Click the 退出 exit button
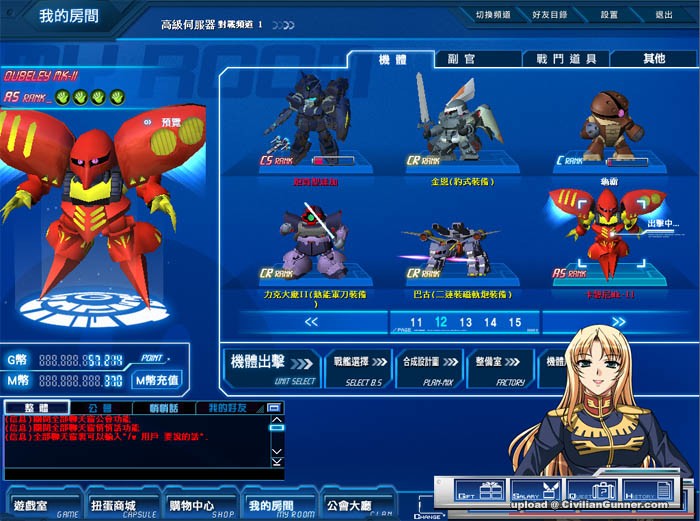The image size is (700, 521). coord(663,16)
